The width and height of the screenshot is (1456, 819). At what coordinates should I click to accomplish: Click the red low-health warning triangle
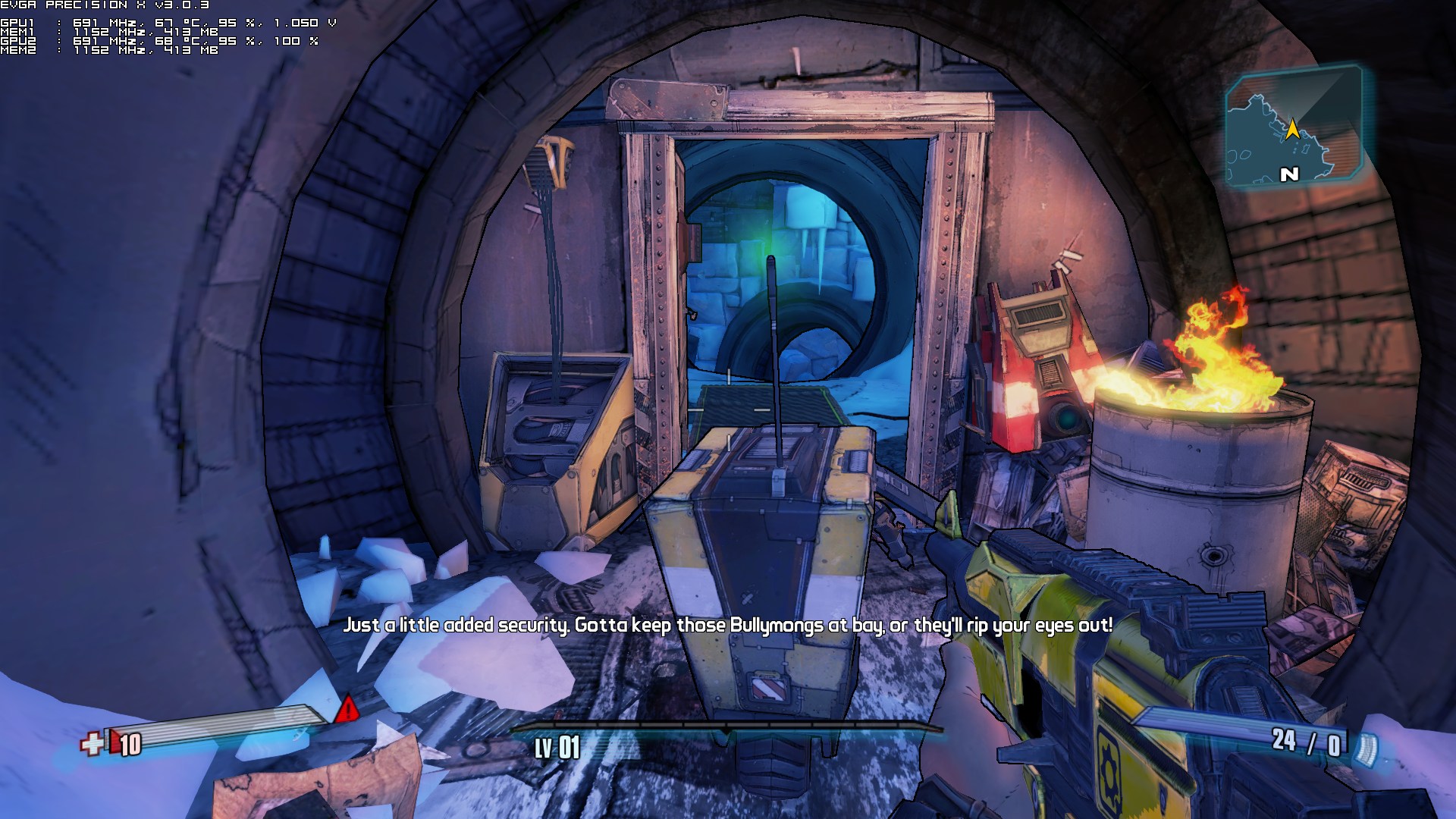click(347, 709)
